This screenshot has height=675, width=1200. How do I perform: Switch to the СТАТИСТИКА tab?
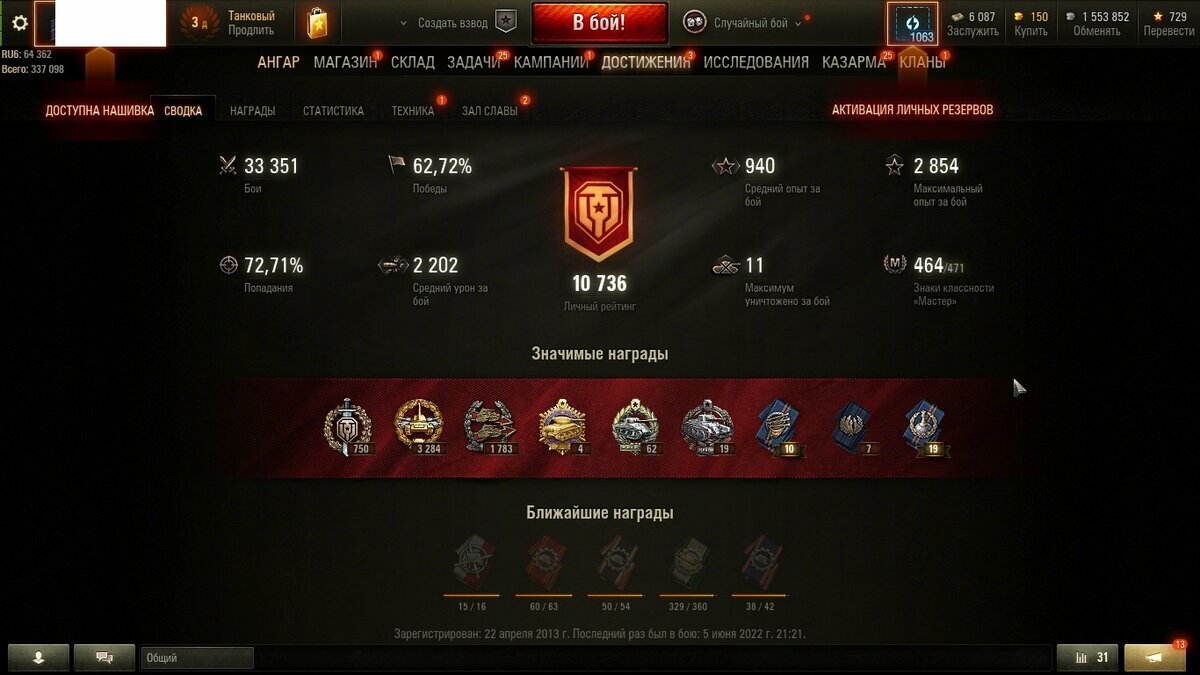coord(333,111)
